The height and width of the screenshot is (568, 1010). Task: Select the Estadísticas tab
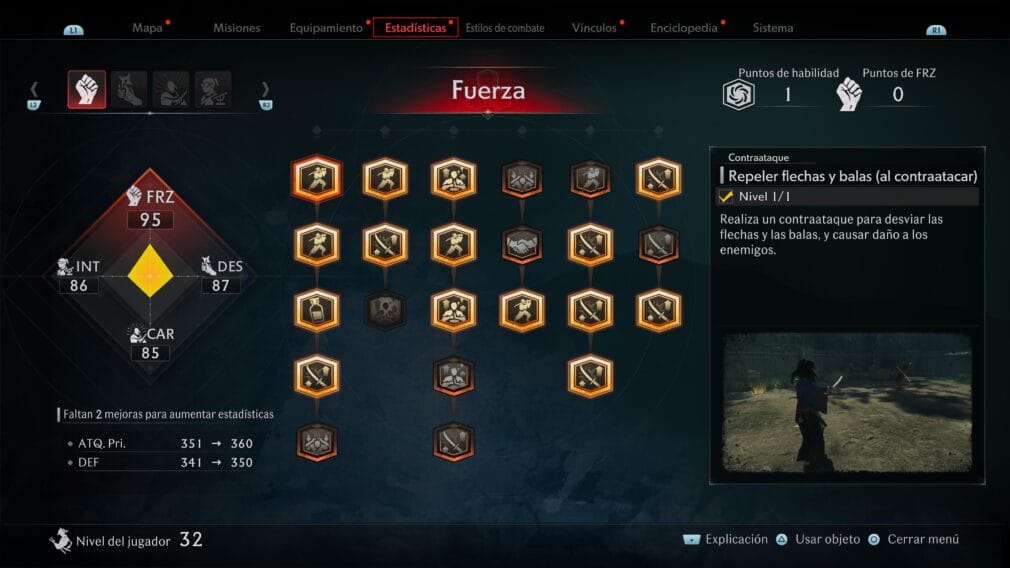point(415,28)
